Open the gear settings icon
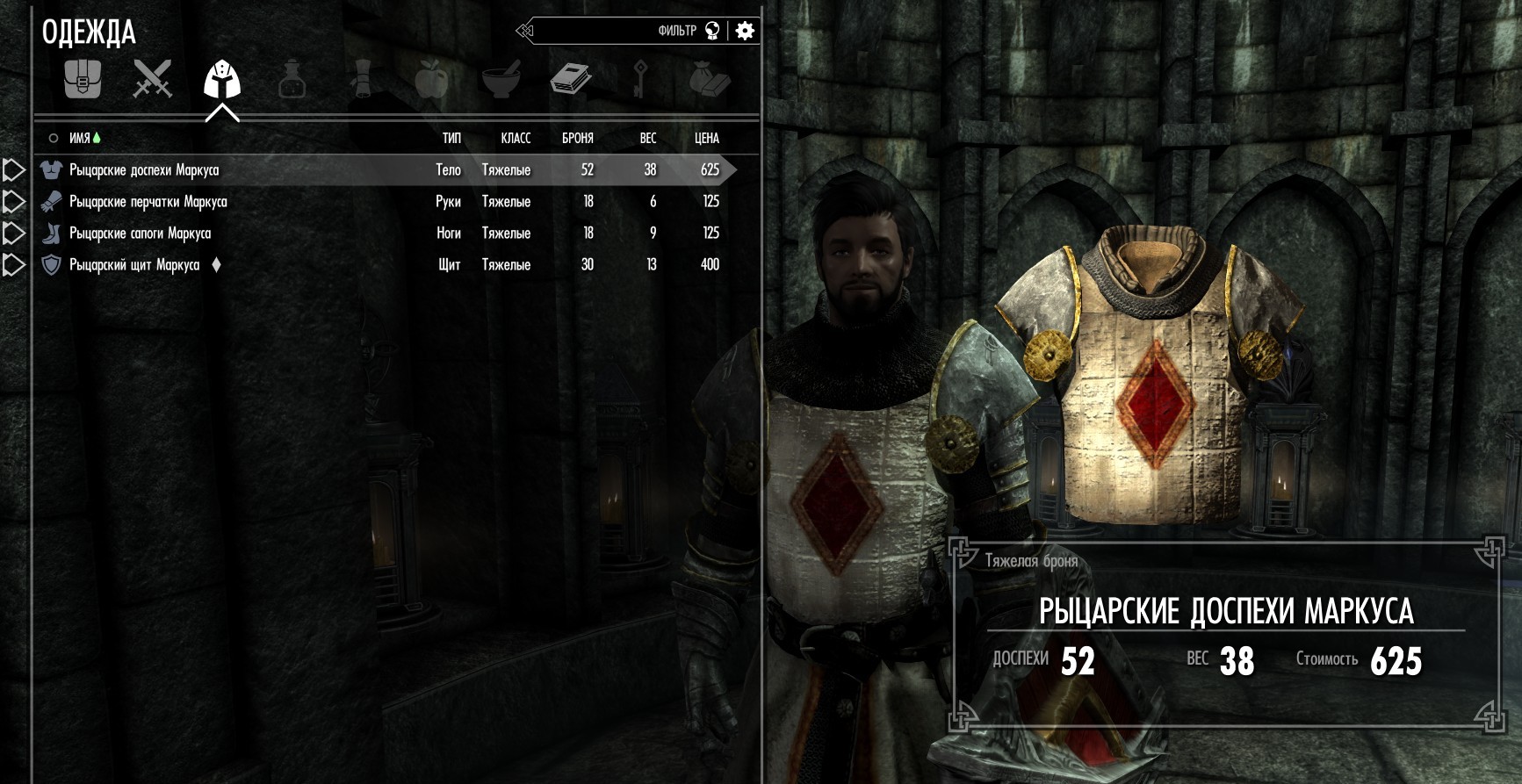The height and width of the screenshot is (784, 1522). click(x=745, y=32)
